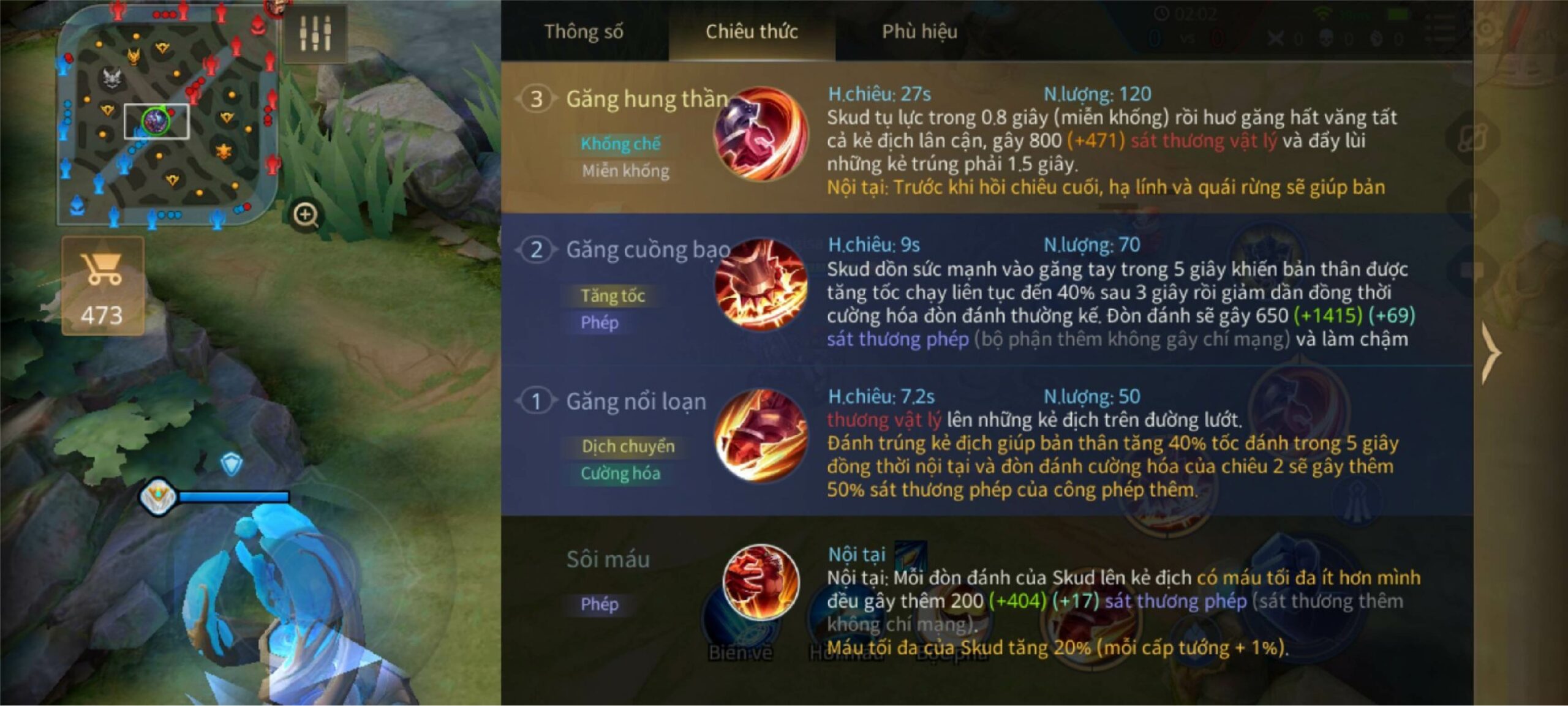Click the Dịch chuyển tag
Viewport: 1568px width, 706px height.
pyautogui.click(x=628, y=446)
